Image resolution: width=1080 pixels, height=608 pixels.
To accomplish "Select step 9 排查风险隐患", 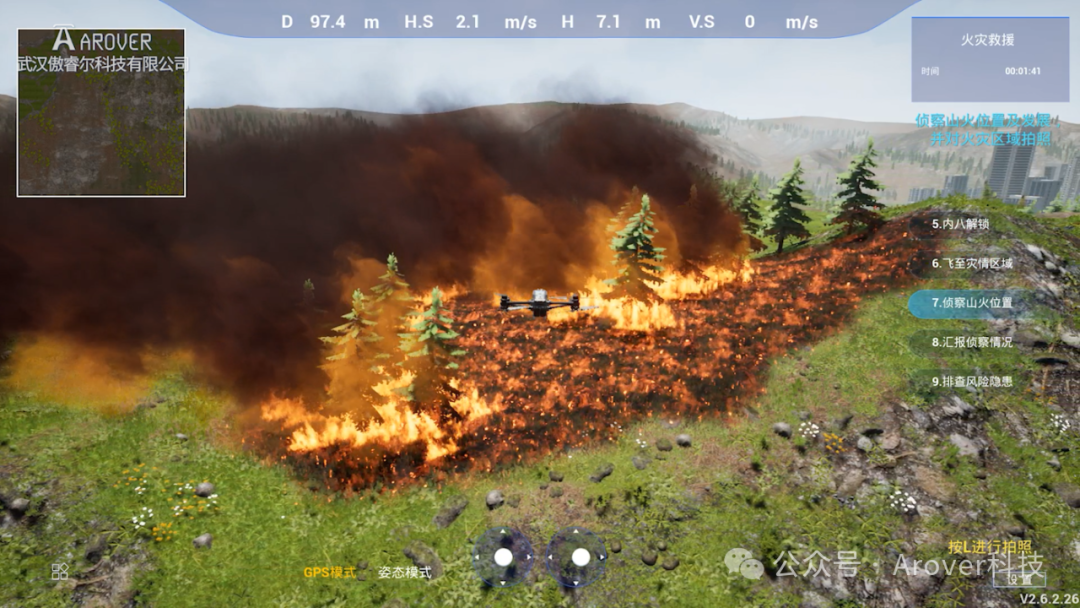I will pos(972,381).
